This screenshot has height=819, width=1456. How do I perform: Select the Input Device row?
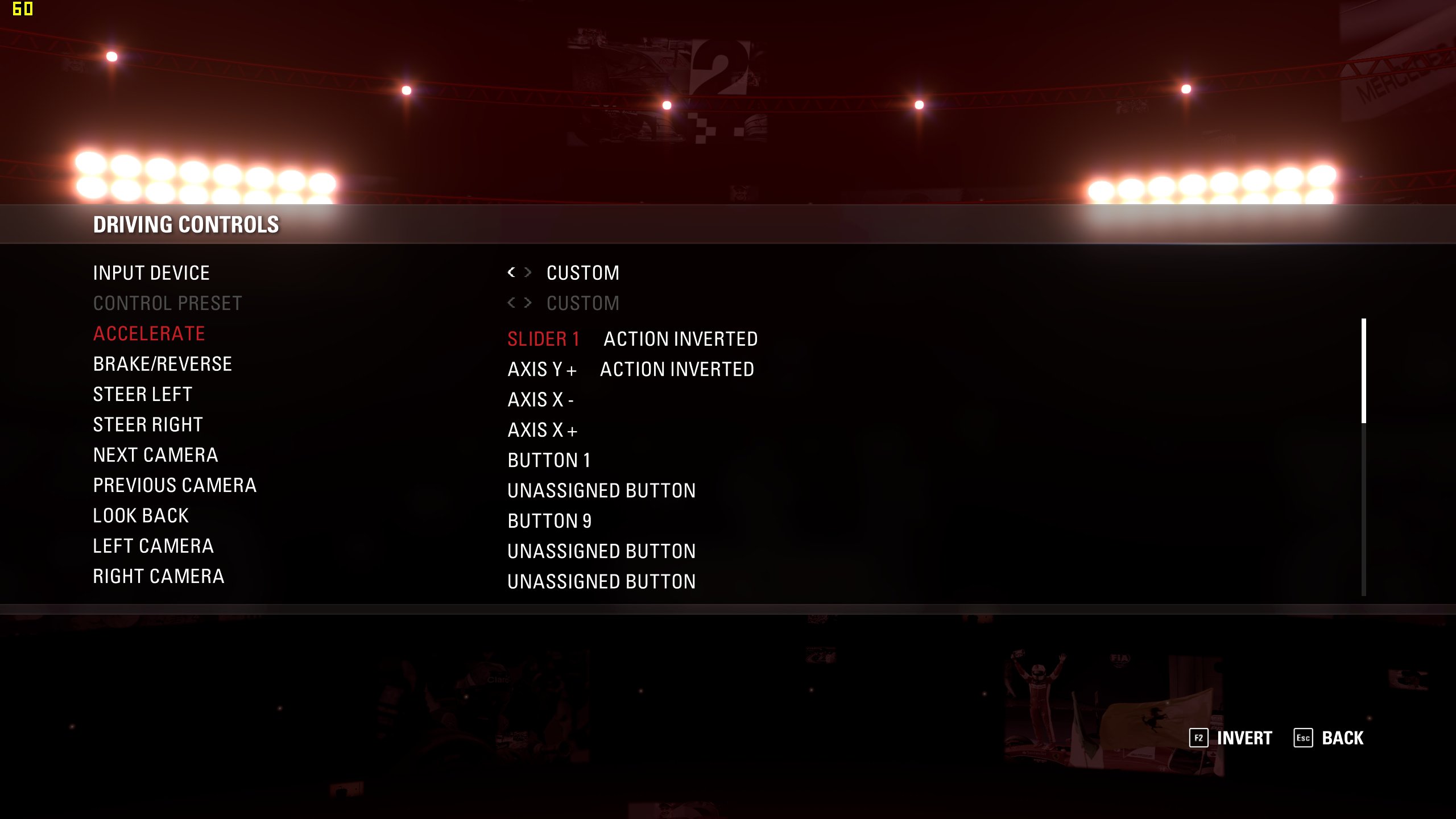tap(151, 273)
